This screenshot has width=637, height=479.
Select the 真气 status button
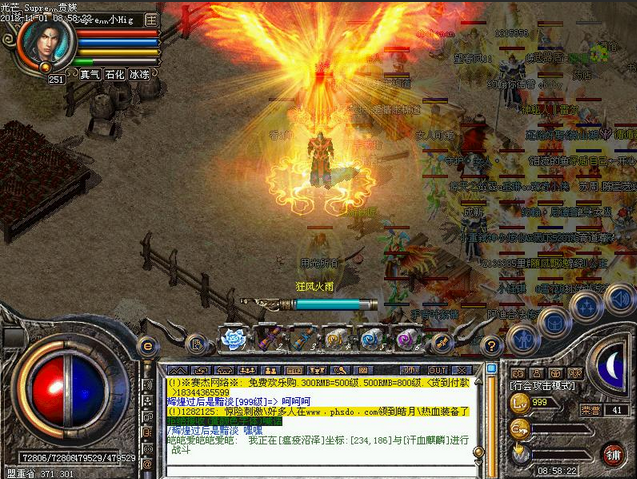click(x=90, y=74)
